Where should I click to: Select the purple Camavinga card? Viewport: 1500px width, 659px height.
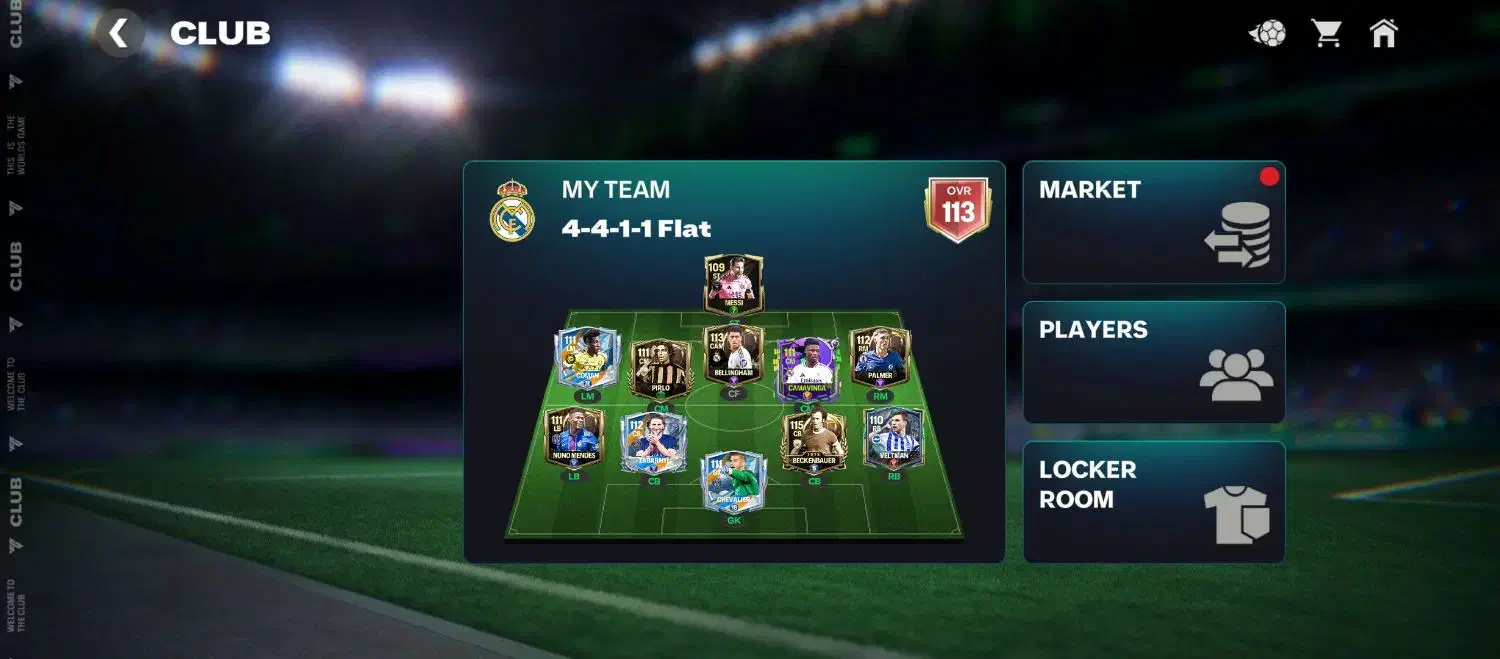click(806, 367)
